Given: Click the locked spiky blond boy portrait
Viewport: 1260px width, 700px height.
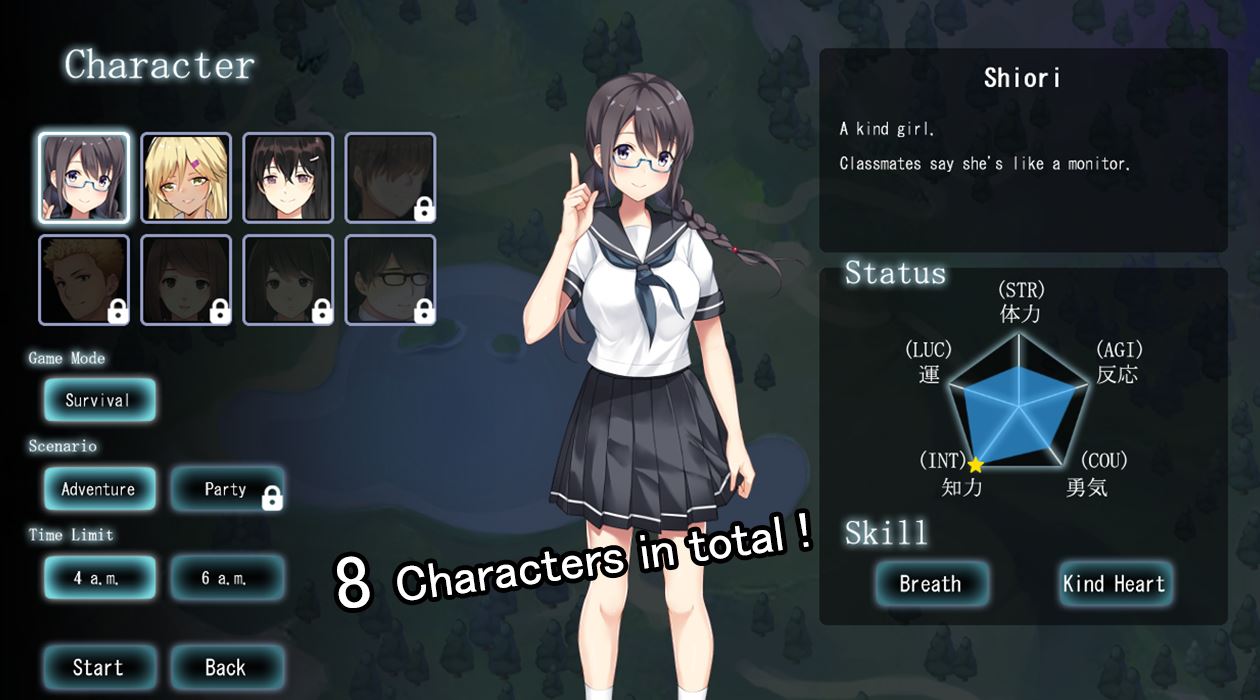Looking at the screenshot, I should (x=84, y=280).
